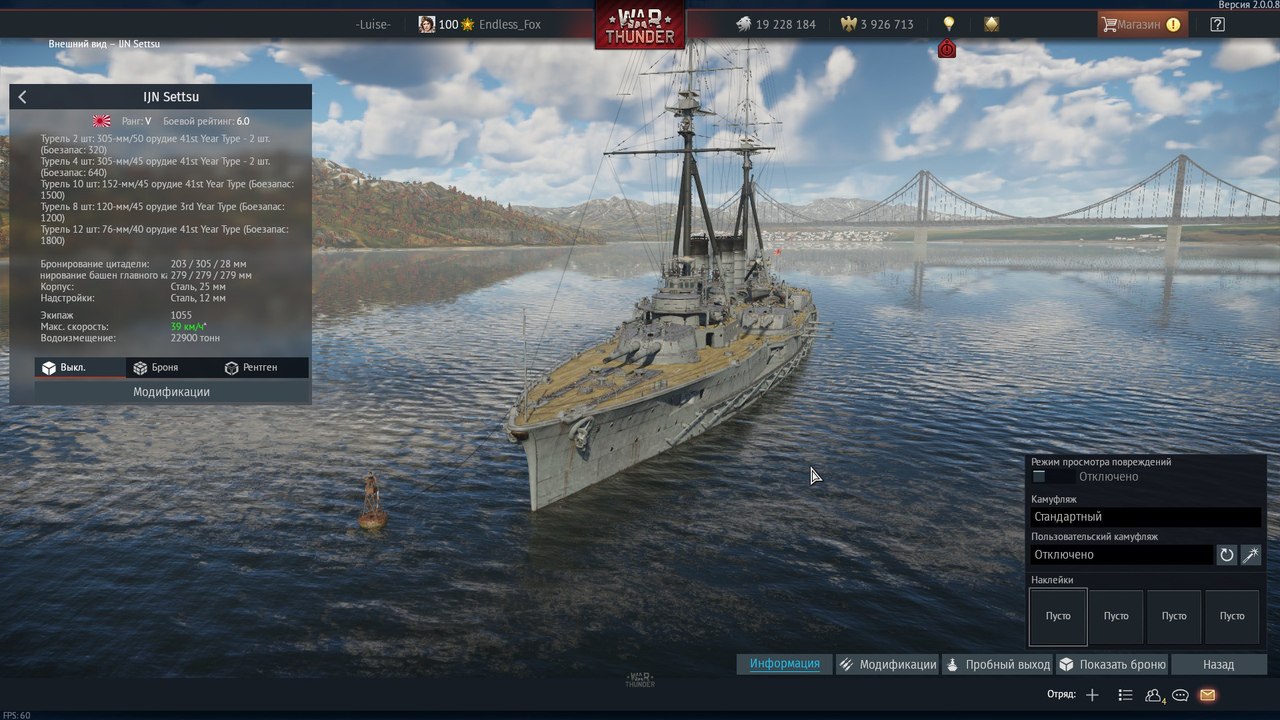Return with the Назад button
The height and width of the screenshot is (720, 1280).
click(x=1218, y=664)
